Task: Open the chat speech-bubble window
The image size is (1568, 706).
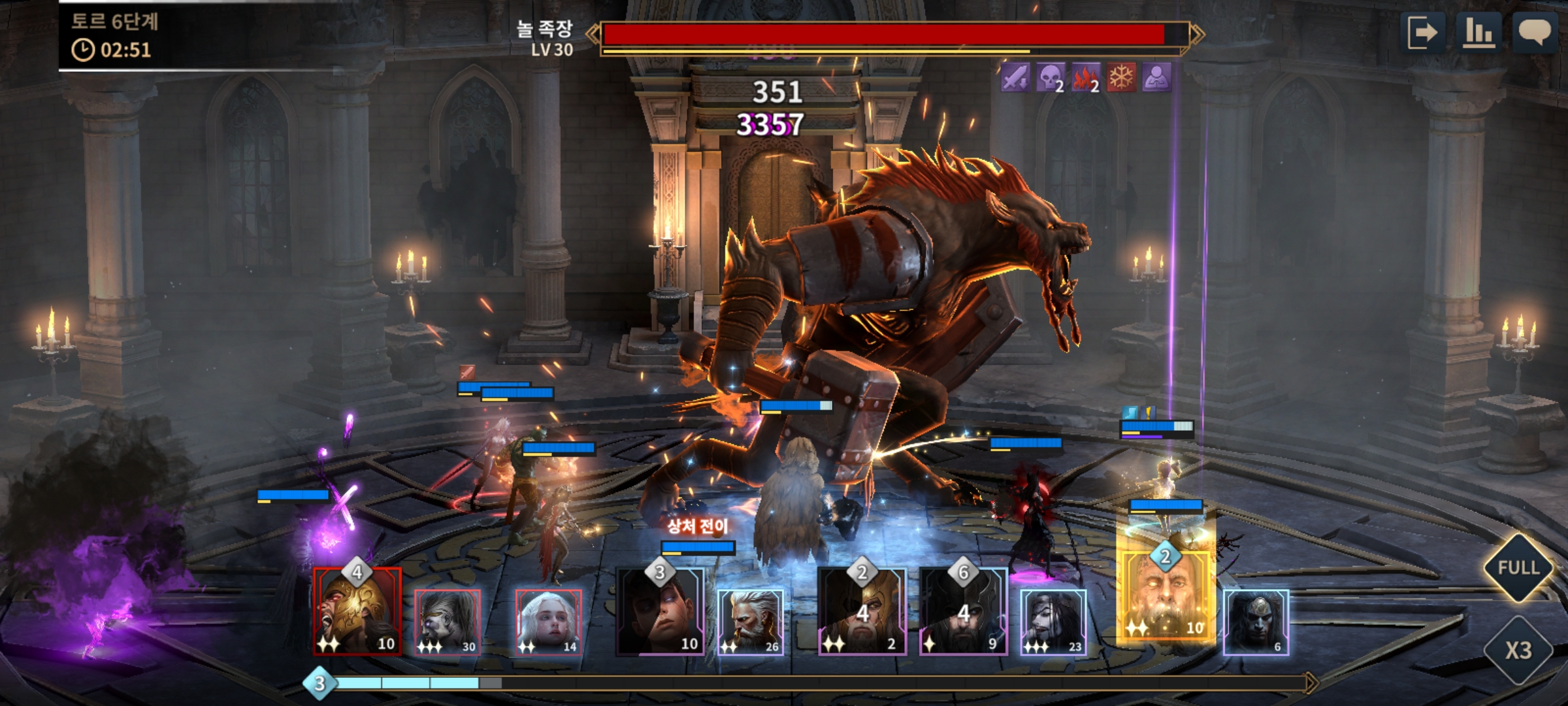Action: tap(1534, 32)
